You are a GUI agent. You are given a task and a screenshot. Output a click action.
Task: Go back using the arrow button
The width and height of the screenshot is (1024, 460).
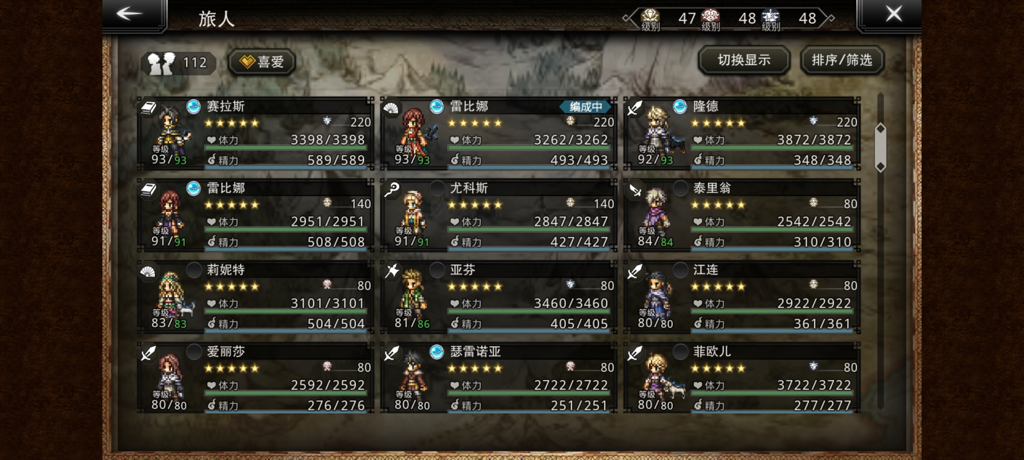click(133, 15)
